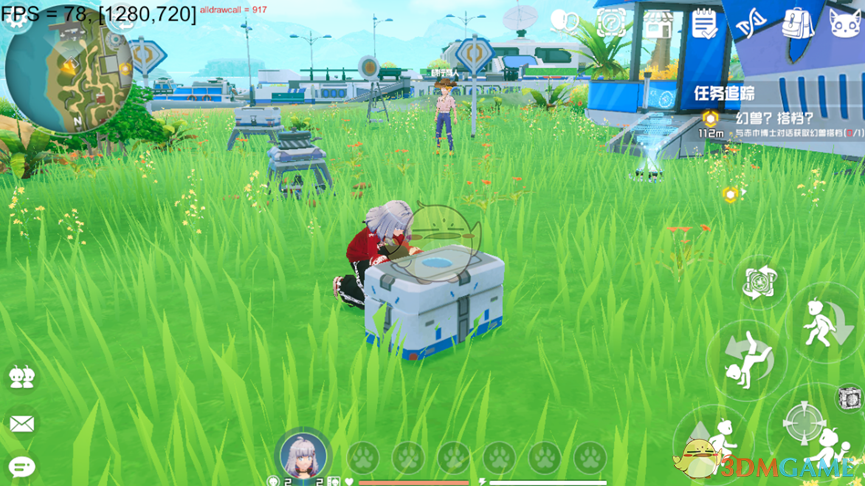Open the shop storefront icon
Screen dimensions: 865x486
[657, 22]
